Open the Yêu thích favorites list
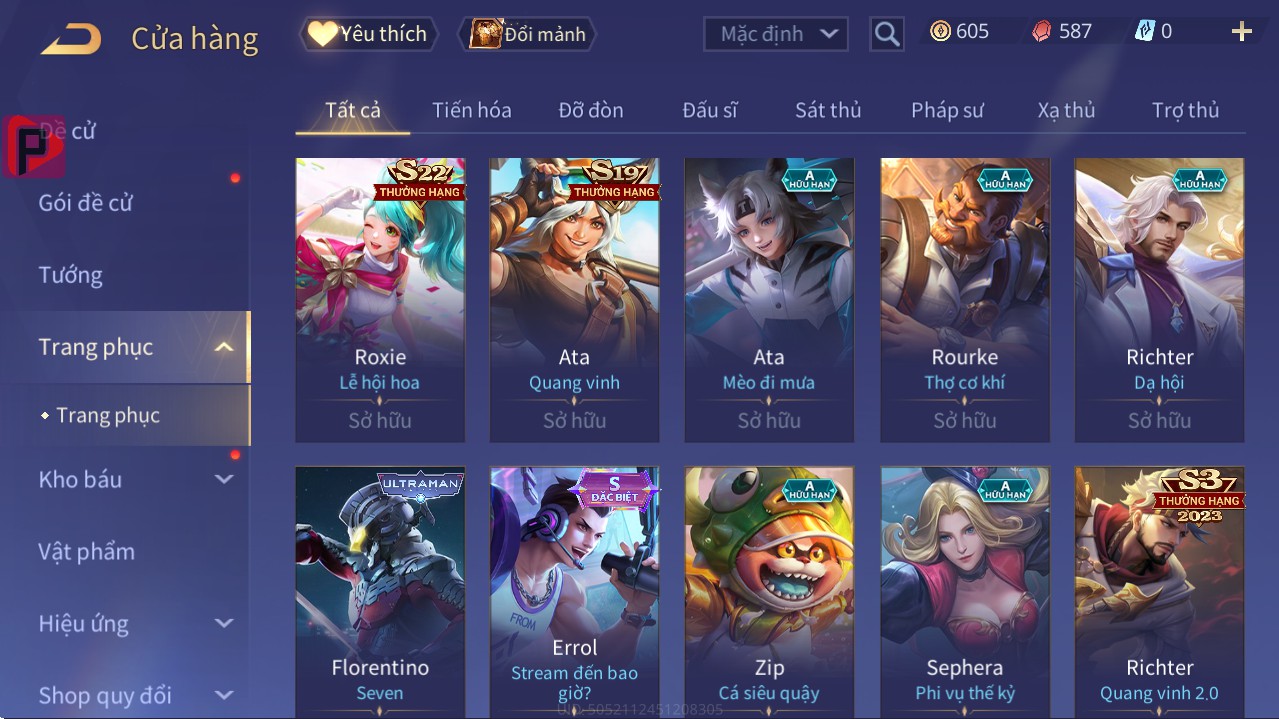The height and width of the screenshot is (719, 1279). [367, 34]
